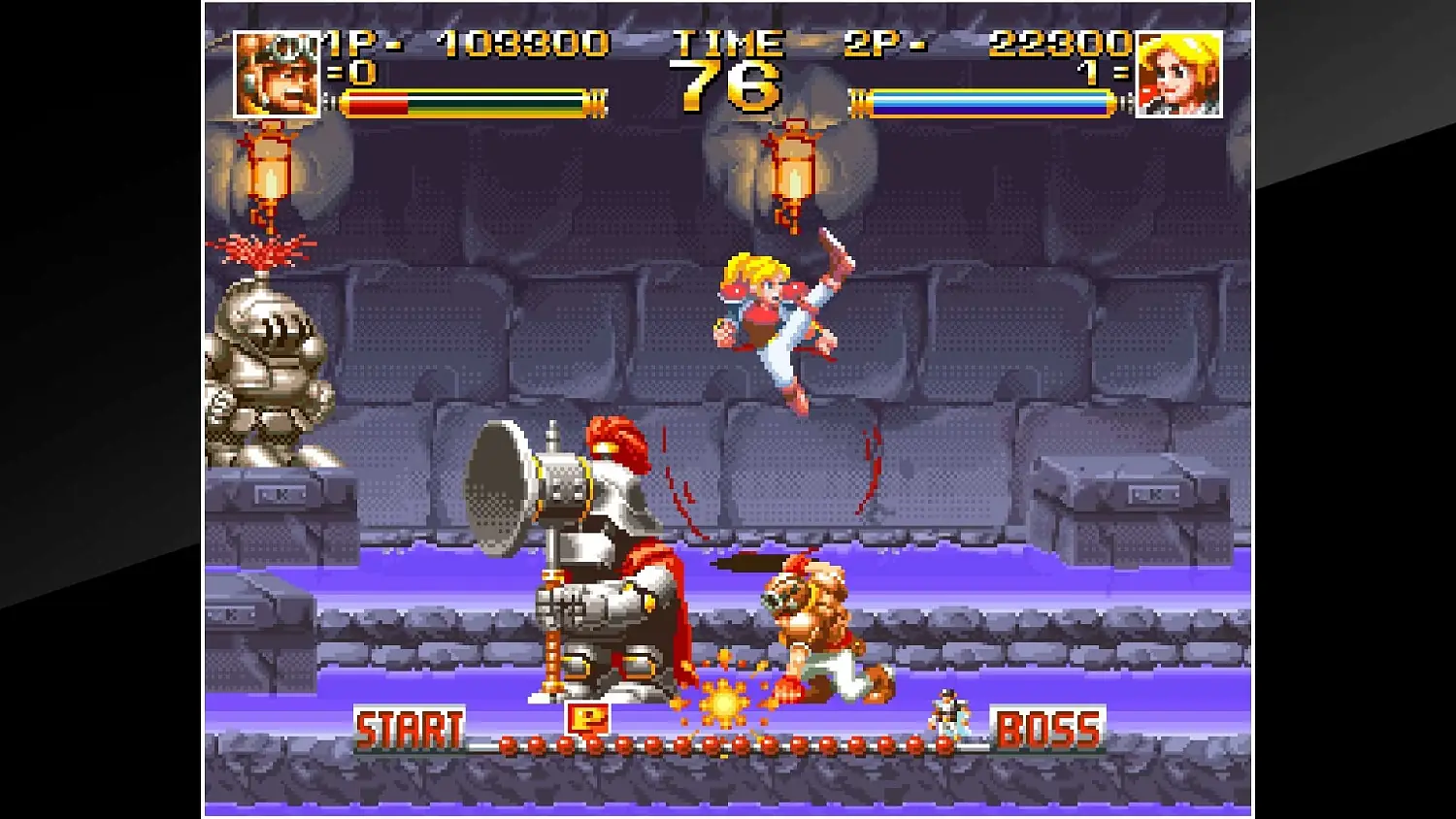Image resolution: width=1456 pixels, height=819 pixels.
Task: Select the START label on the progress bar
Action: 412,727
